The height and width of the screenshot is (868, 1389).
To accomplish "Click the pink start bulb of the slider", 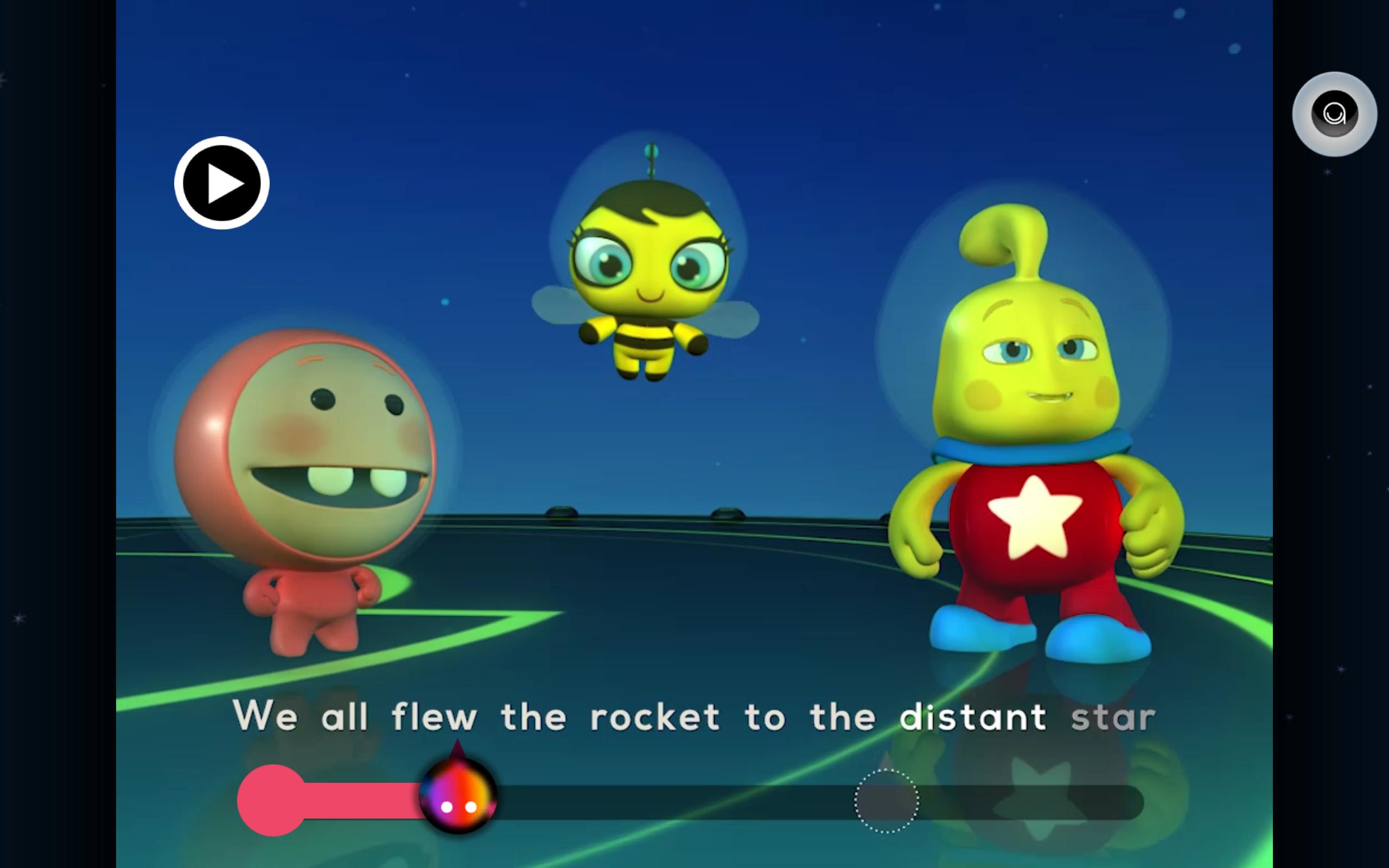I will coord(271,800).
